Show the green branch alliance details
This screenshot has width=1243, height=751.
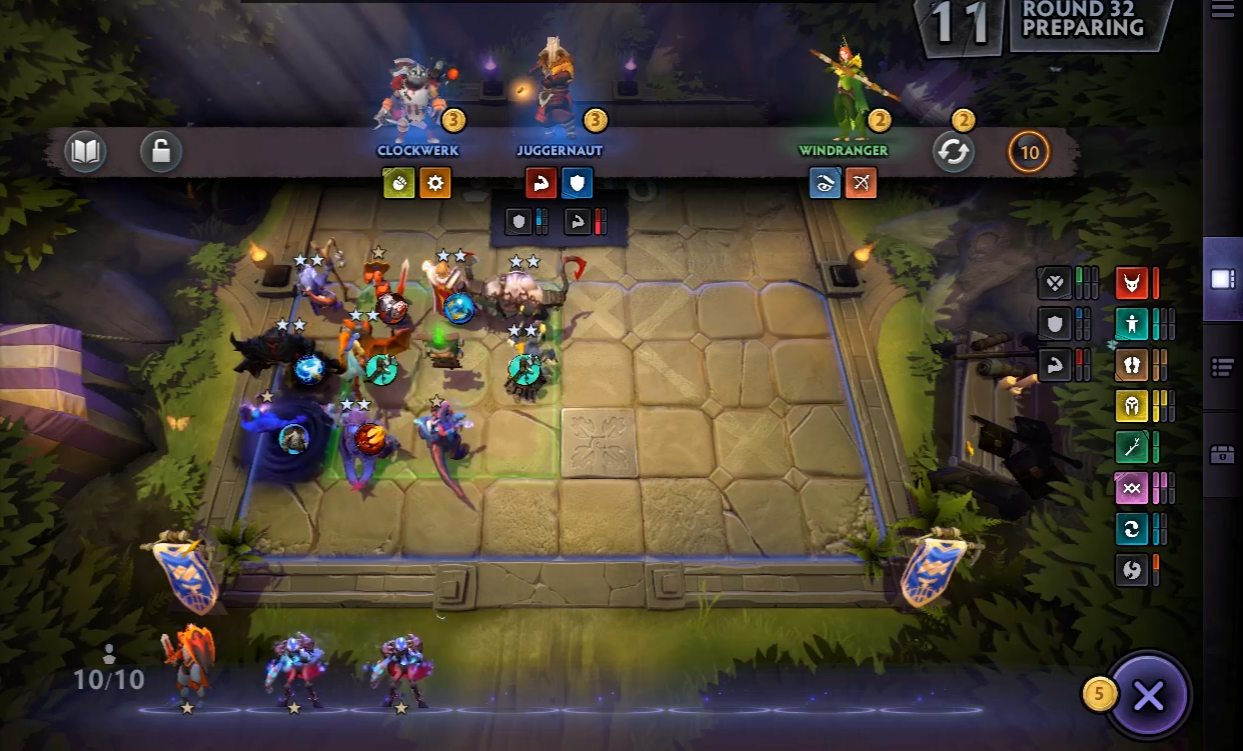pos(1132,447)
